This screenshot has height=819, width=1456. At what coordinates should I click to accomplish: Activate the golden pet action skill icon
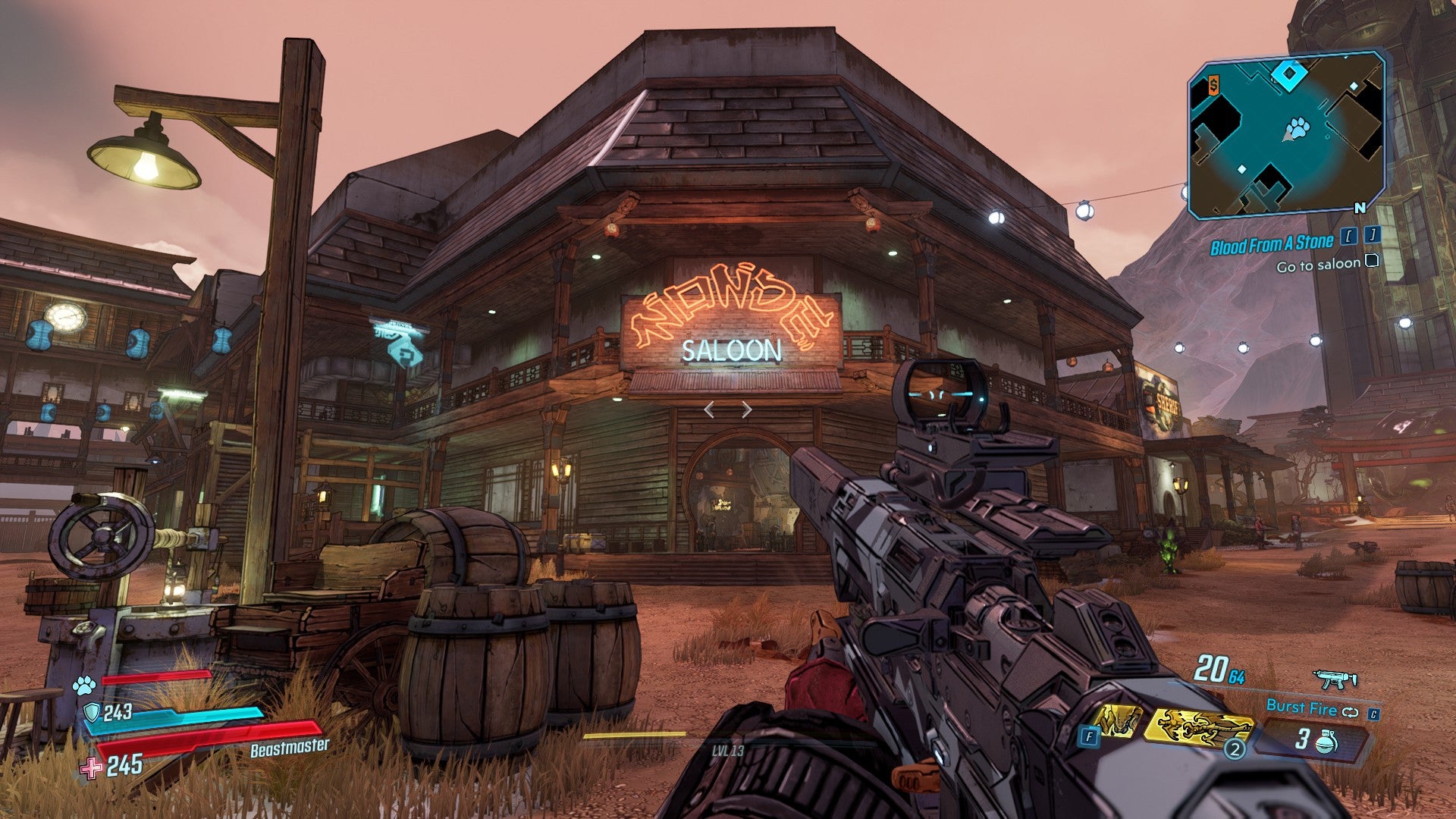1116,721
